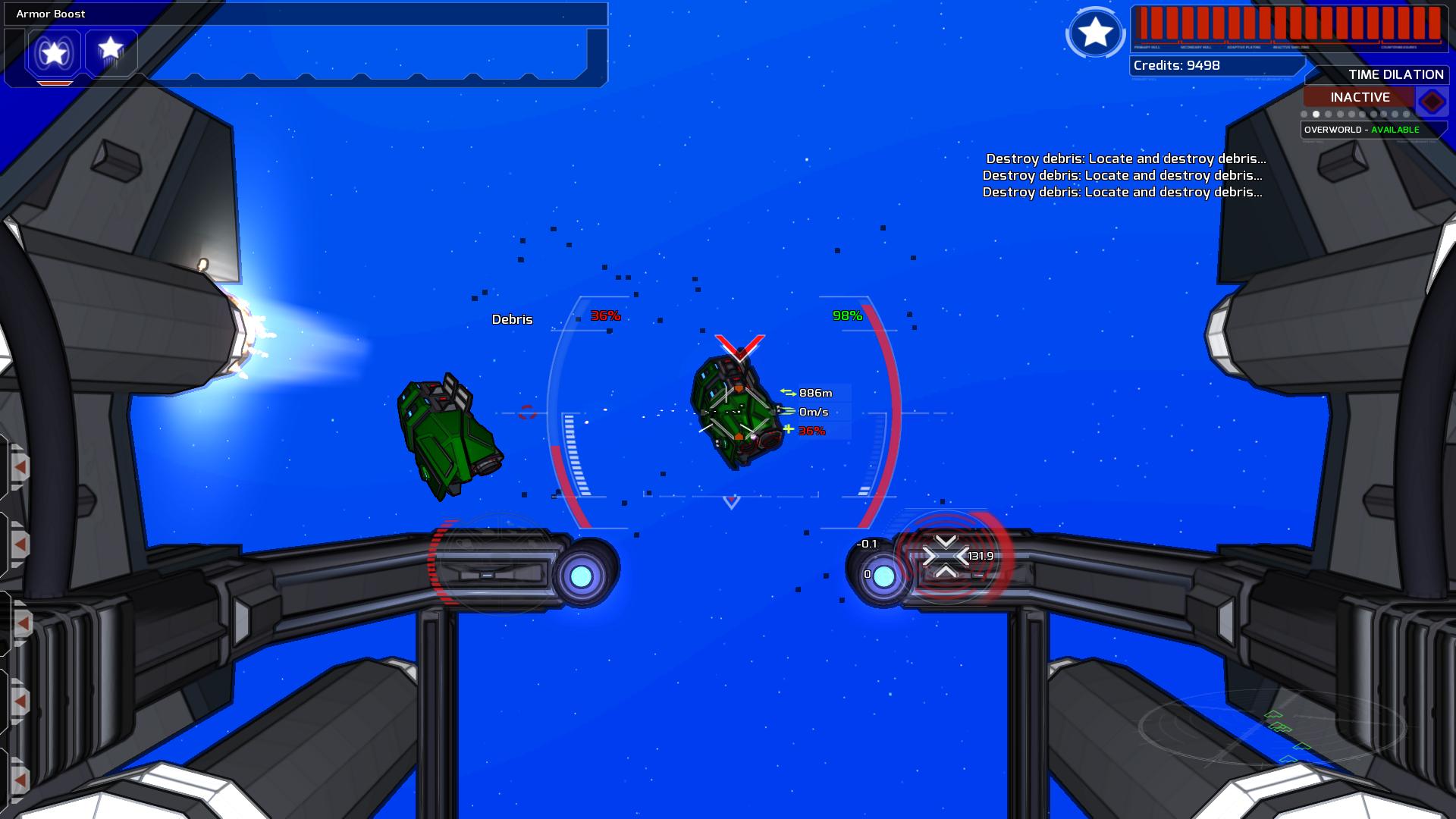Click the Time Dilation diamond icon

(1432, 101)
